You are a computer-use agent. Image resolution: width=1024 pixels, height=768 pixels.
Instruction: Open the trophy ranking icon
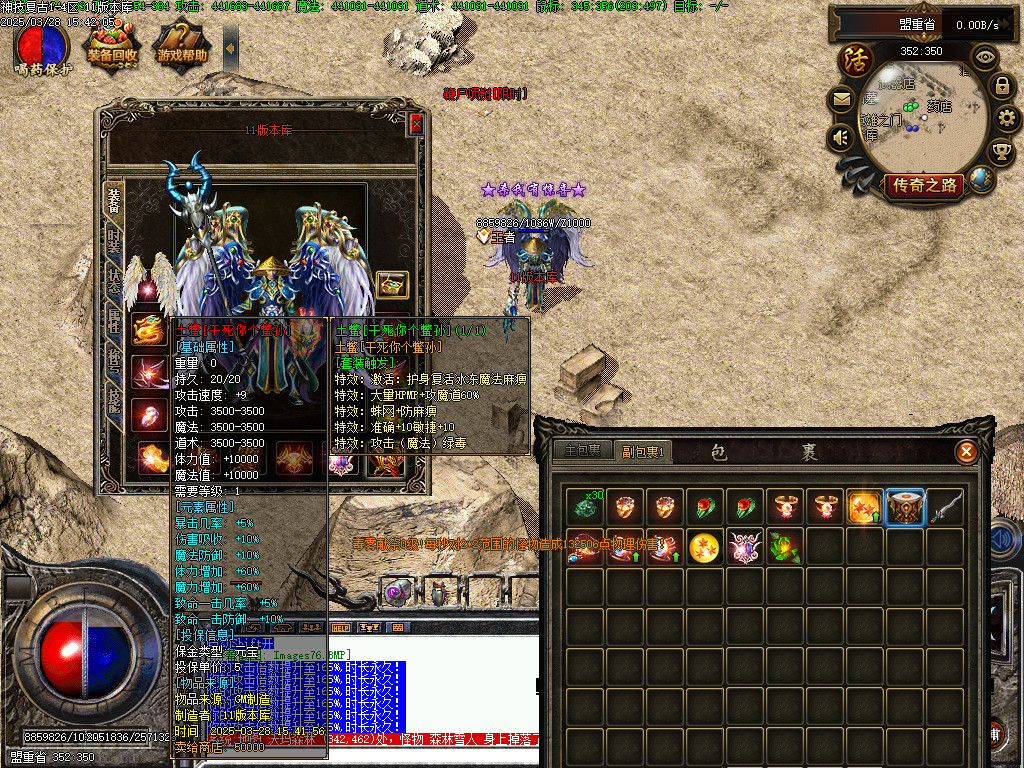pos(1001,151)
